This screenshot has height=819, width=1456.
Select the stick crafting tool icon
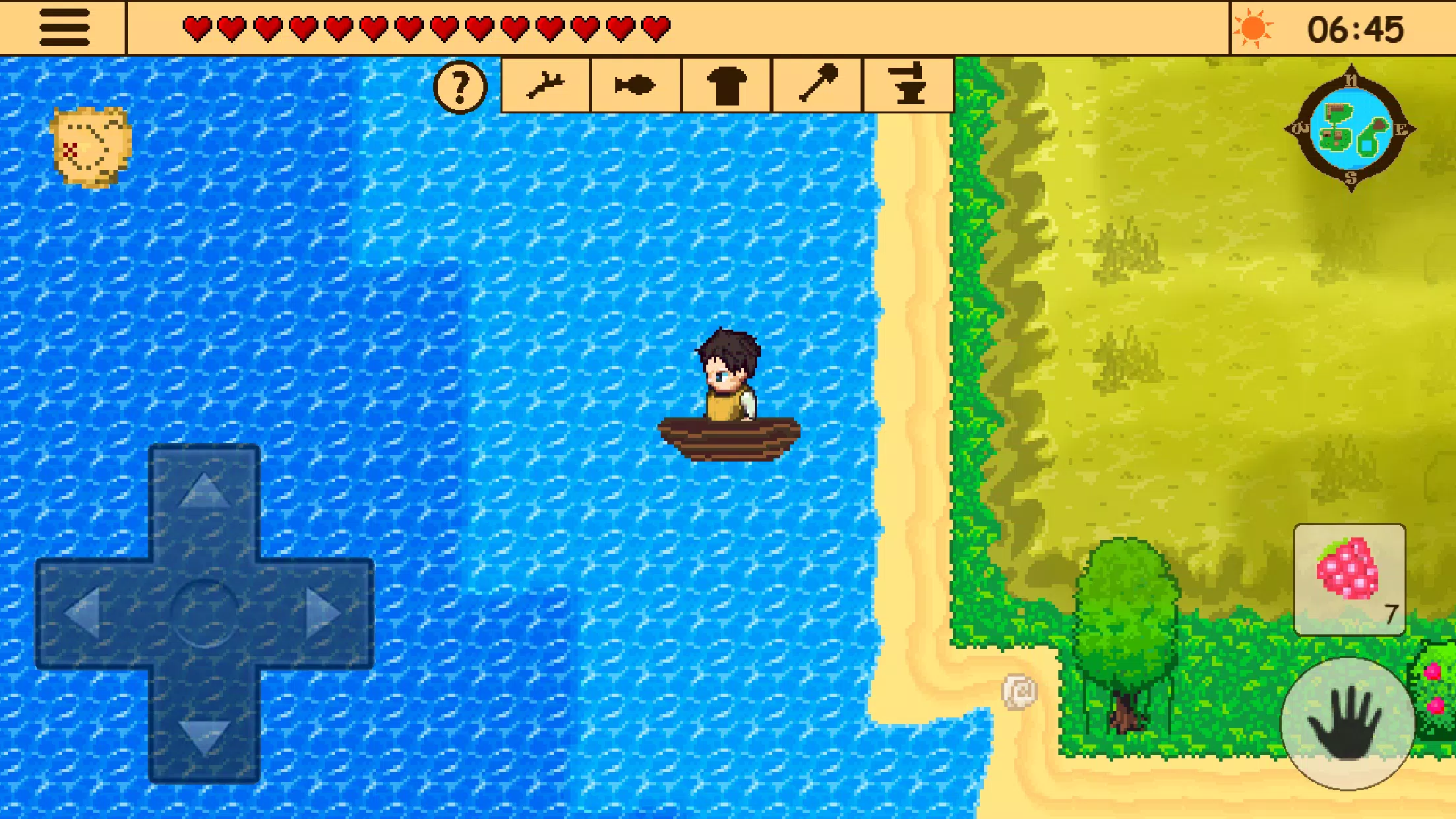[x=546, y=84]
